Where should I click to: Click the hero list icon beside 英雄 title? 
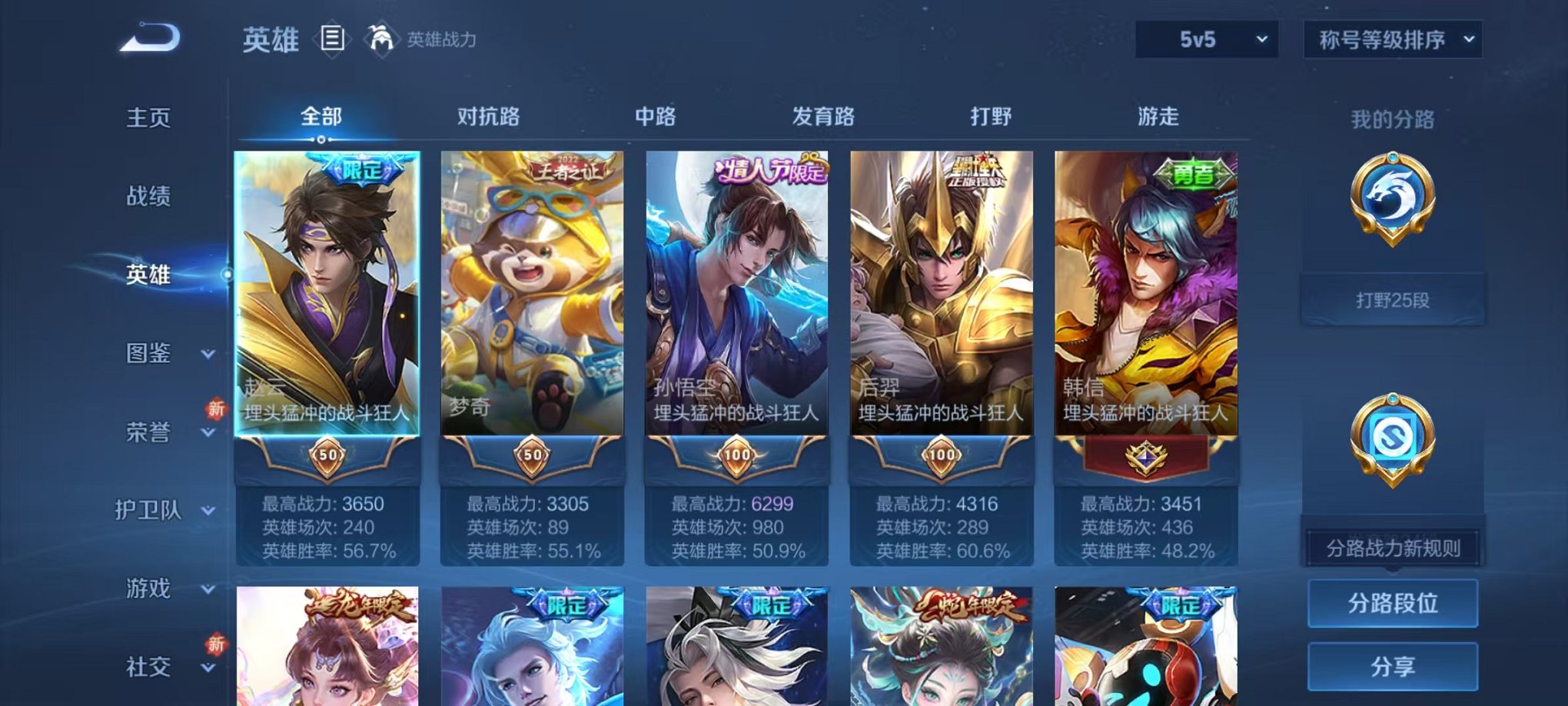tap(334, 40)
